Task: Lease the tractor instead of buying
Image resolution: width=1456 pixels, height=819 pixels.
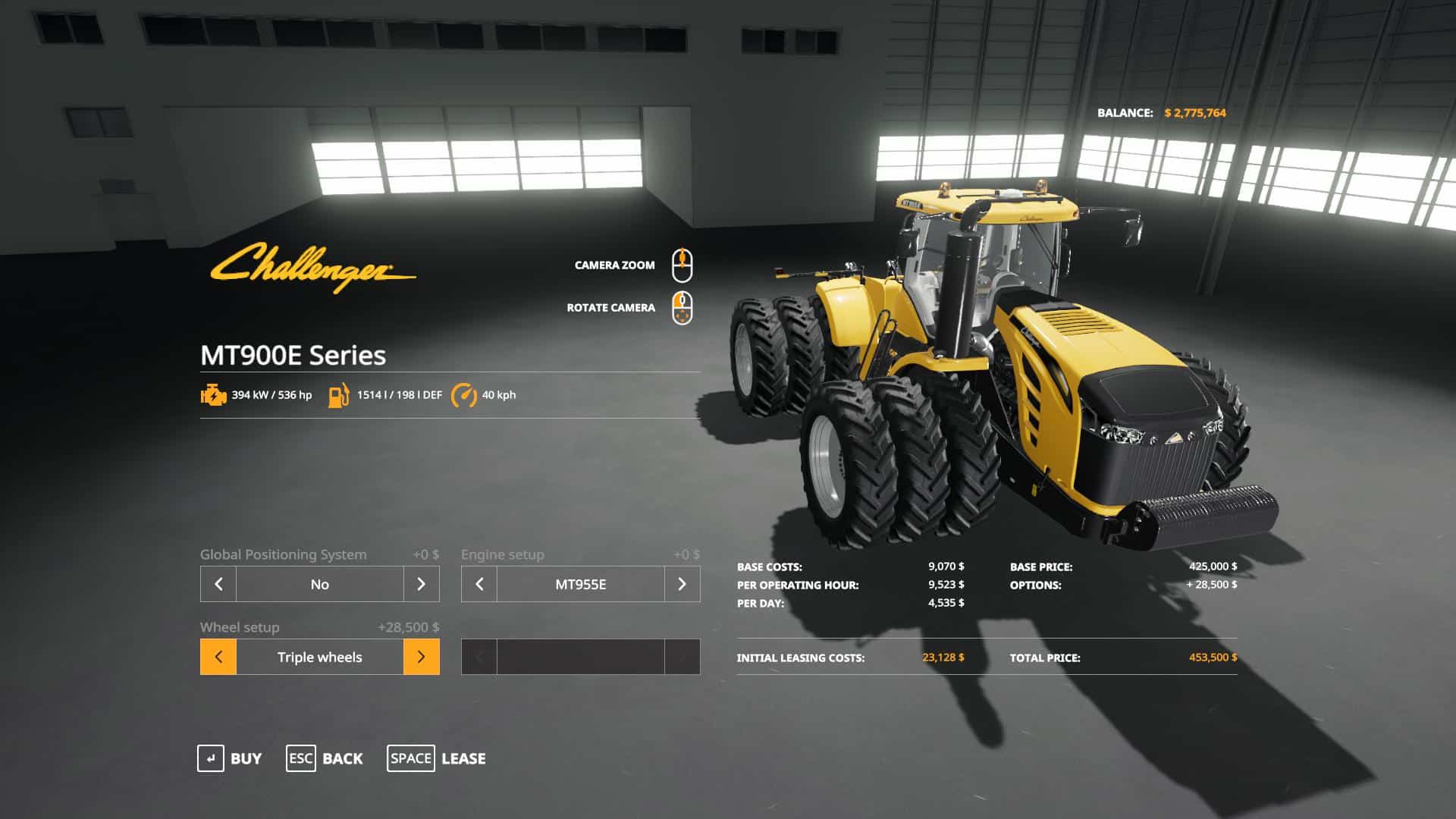Action: coord(437,758)
